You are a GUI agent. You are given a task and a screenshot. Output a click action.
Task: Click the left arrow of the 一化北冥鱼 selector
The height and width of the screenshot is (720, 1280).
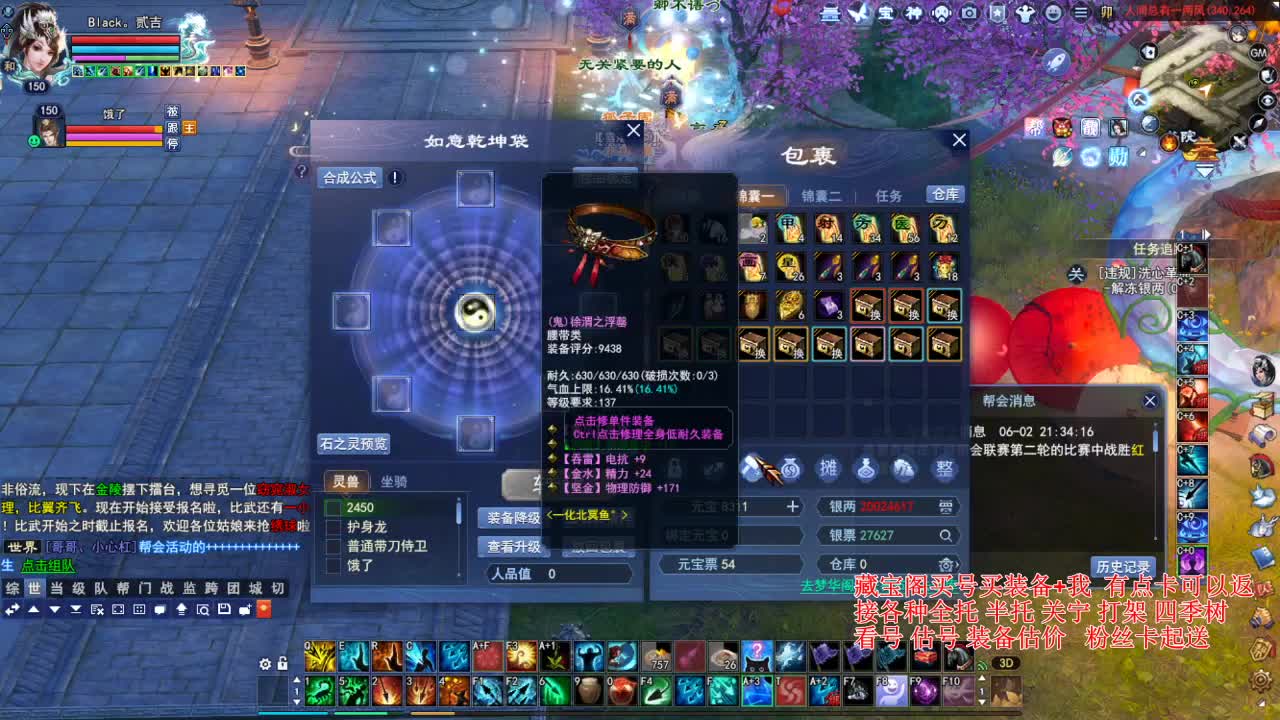[x=549, y=515]
